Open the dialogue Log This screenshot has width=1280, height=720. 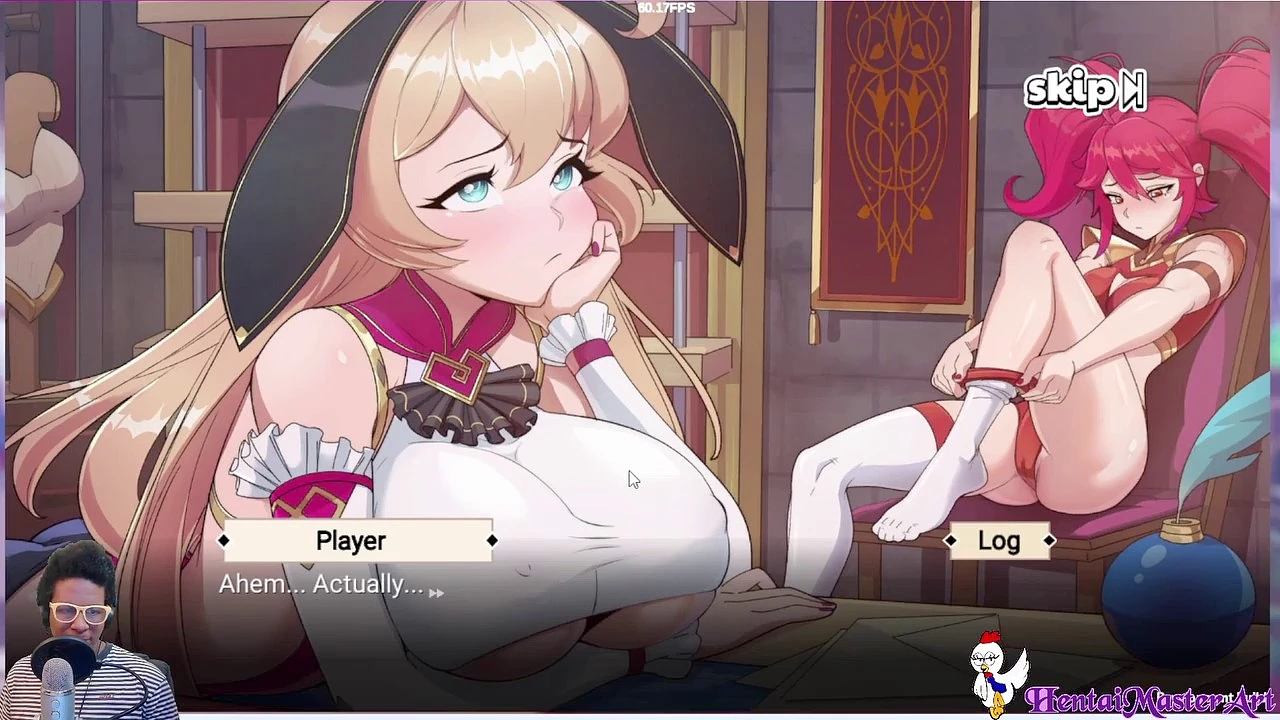pyautogui.click(x=999, y=541)
